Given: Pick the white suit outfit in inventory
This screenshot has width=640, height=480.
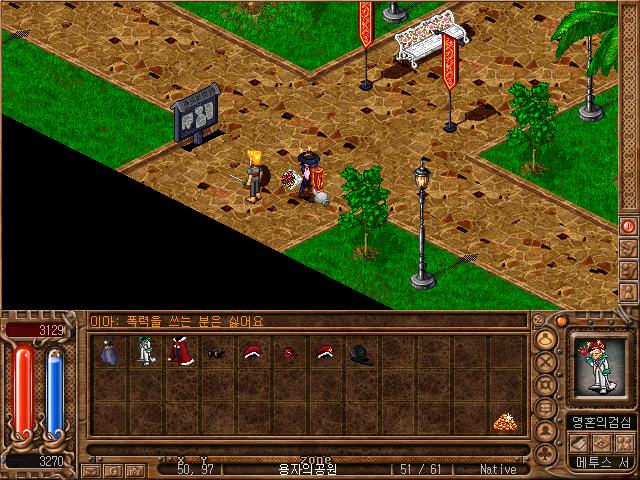Looking at the screenshot, I should (x=145, y=352).
